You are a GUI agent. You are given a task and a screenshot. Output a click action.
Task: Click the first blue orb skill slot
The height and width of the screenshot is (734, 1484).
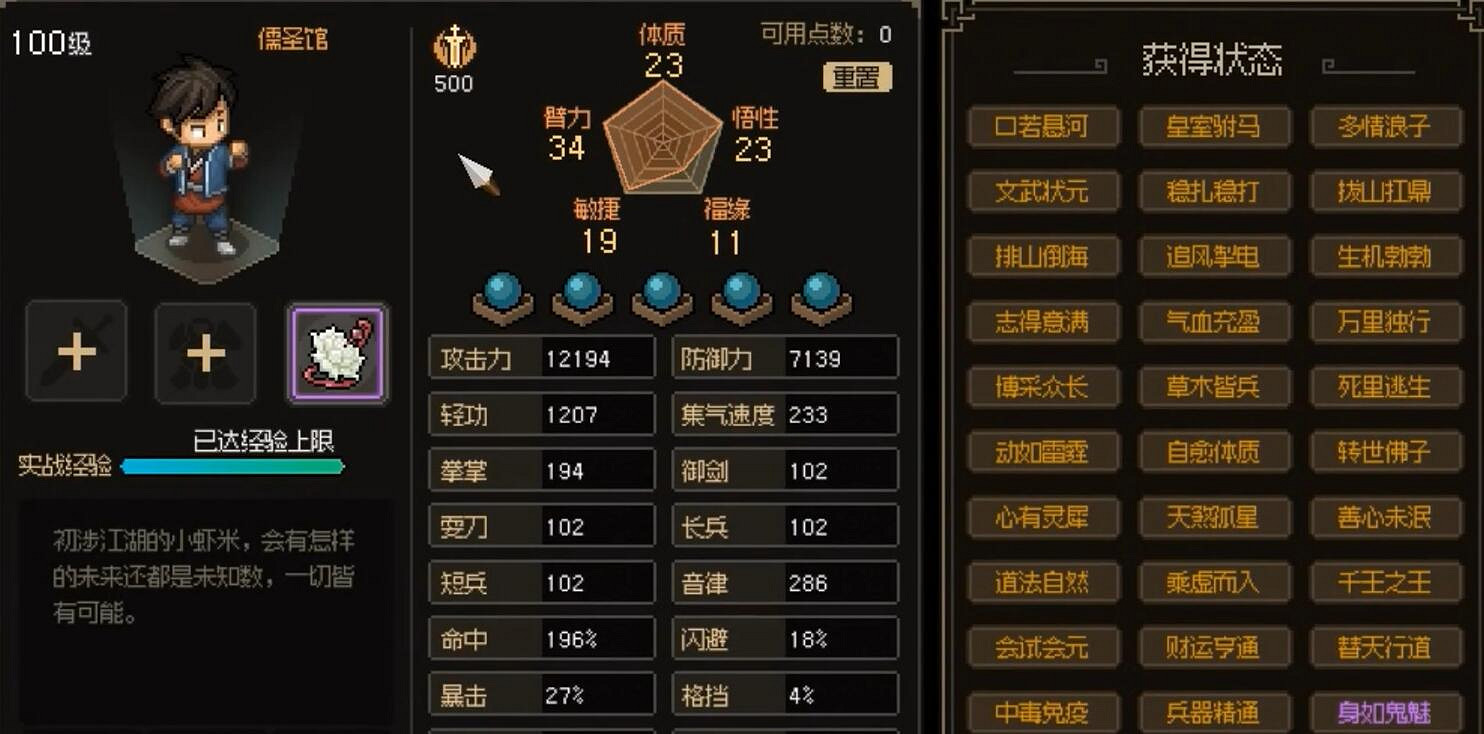pos(504,293)
